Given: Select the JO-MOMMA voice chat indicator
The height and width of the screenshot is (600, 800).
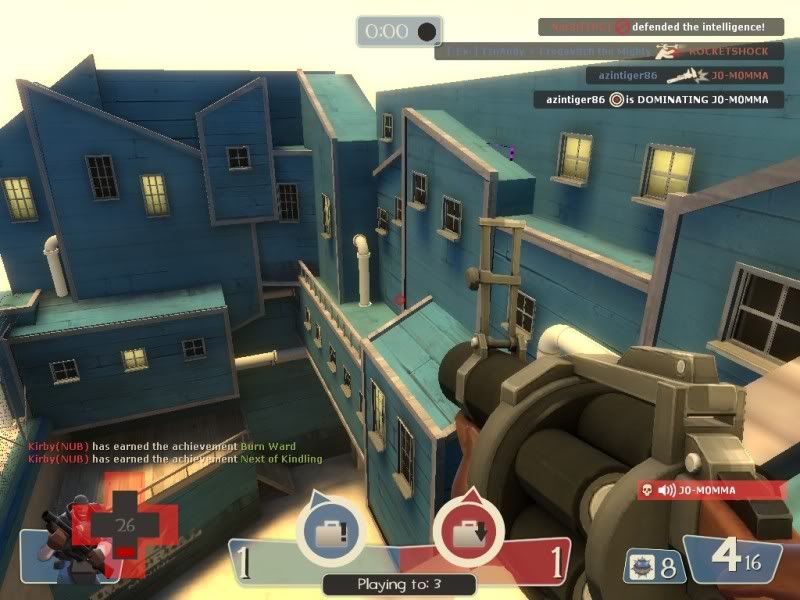Looking at the screenshot, I should pyautogui.click(x=711, y=490).
